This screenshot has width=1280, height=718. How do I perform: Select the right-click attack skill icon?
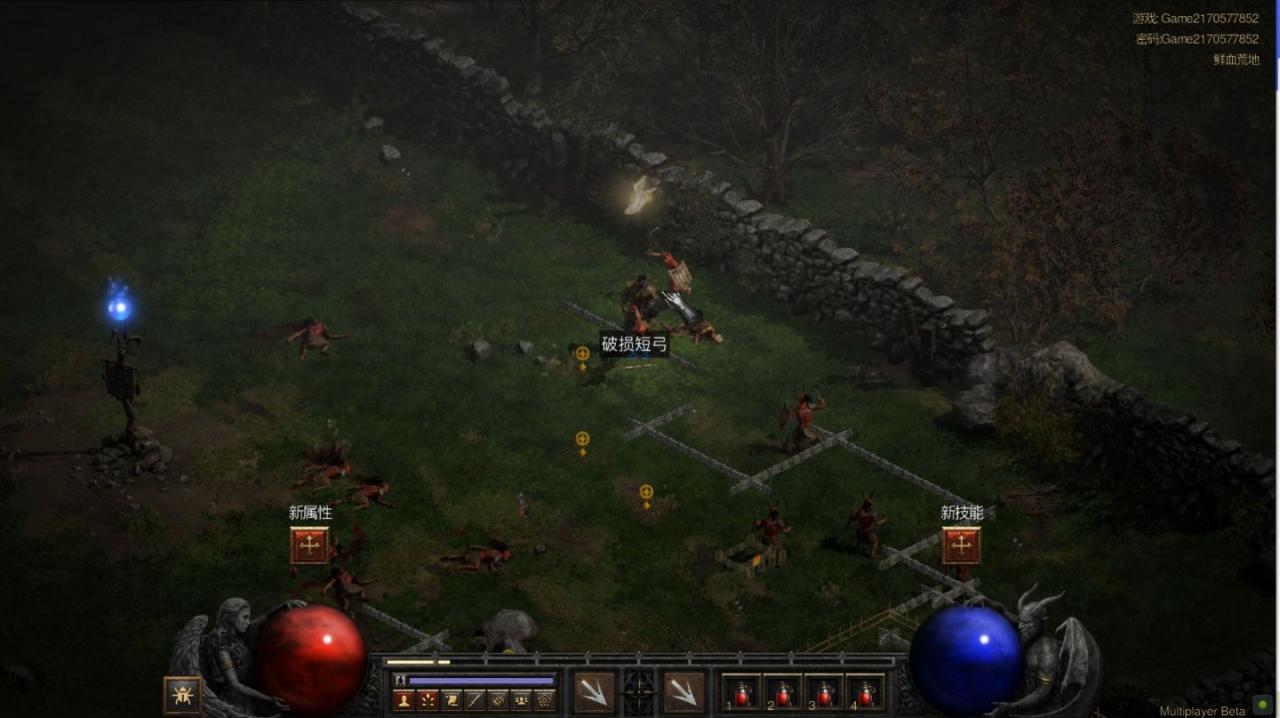tap(684, 692)
